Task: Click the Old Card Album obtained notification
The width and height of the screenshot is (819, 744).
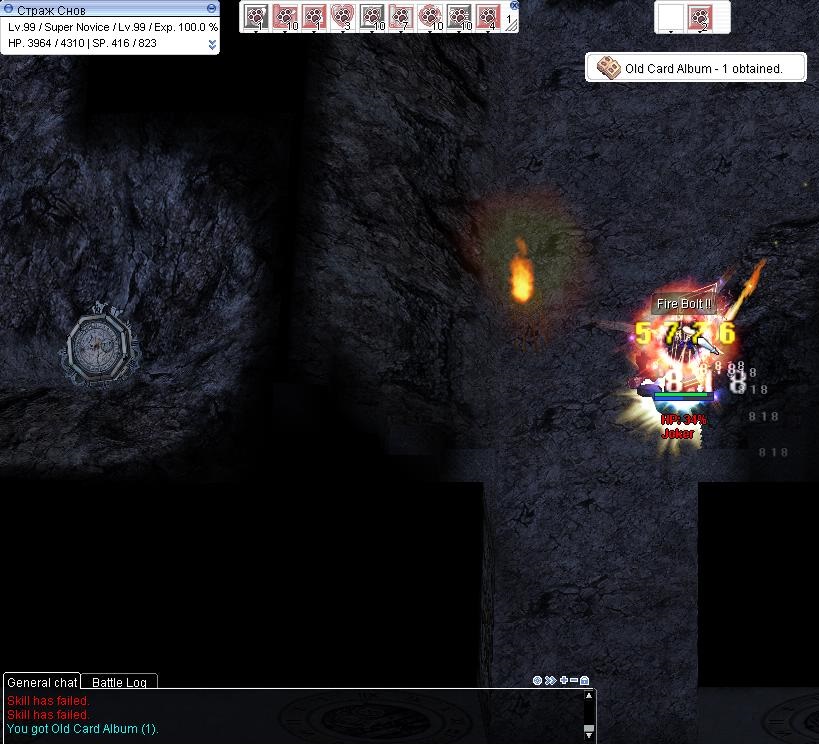Action: (x=696, y=68)
